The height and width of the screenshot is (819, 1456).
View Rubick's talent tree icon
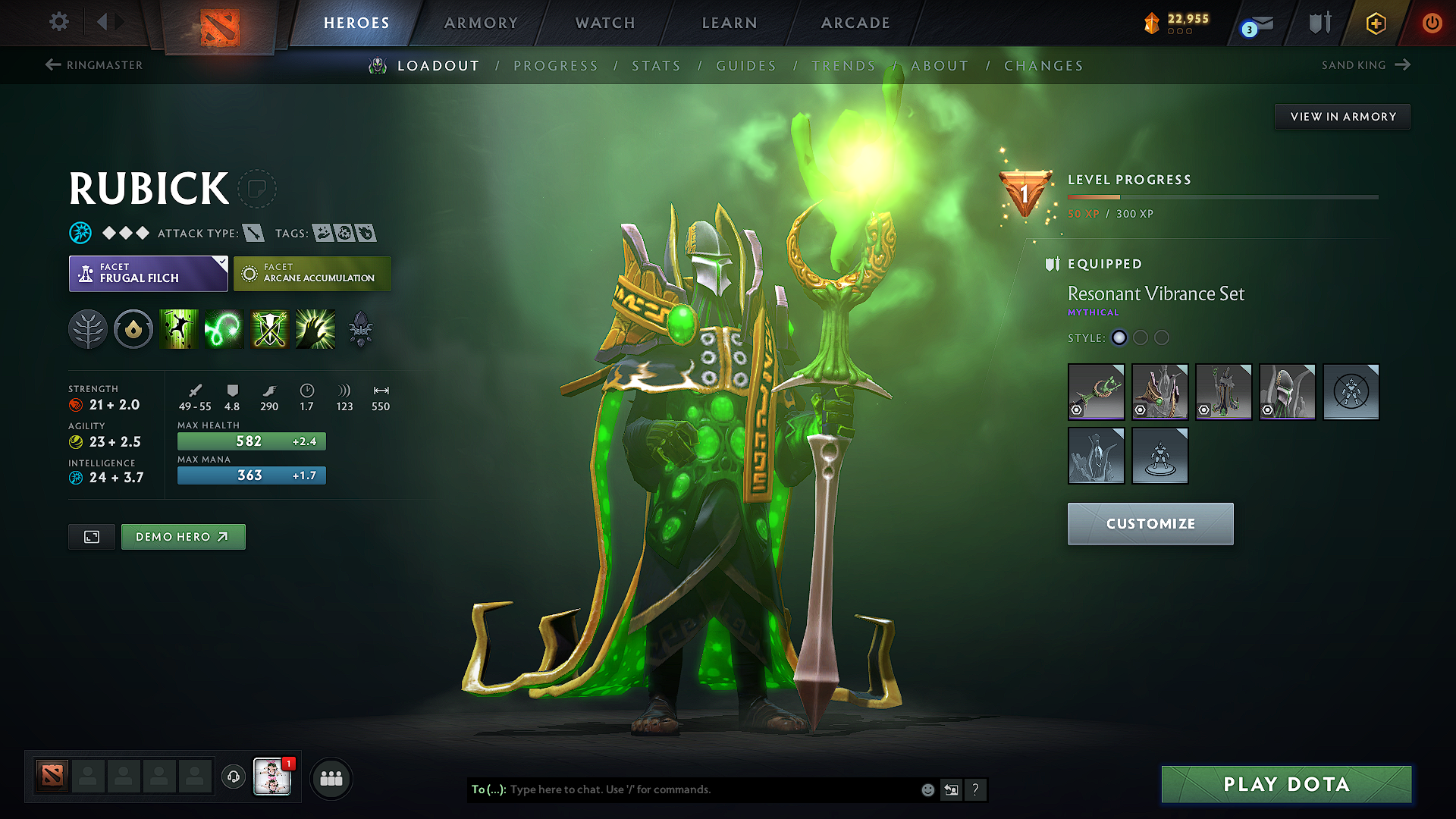coord(87,328)
